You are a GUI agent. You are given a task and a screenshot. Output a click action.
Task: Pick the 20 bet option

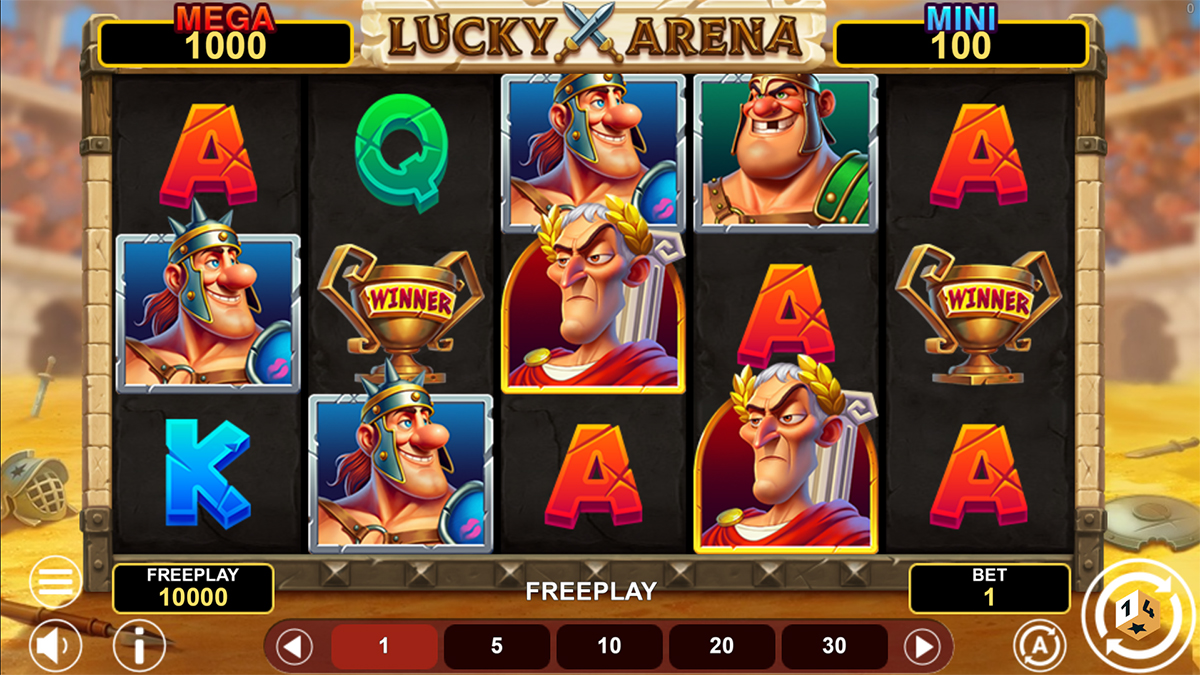[x=722, y=646]
